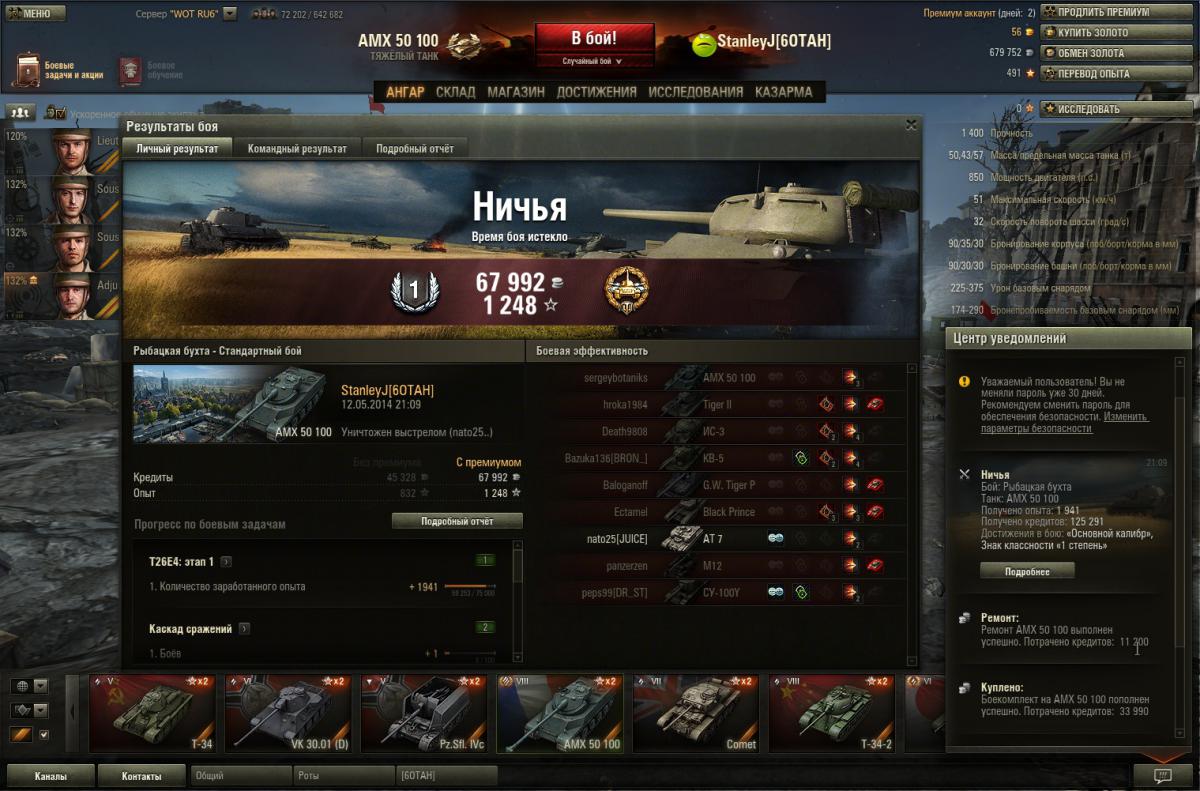Switch to Командный результат tab
Screen dimensions: 1200x791
point(297,148)
